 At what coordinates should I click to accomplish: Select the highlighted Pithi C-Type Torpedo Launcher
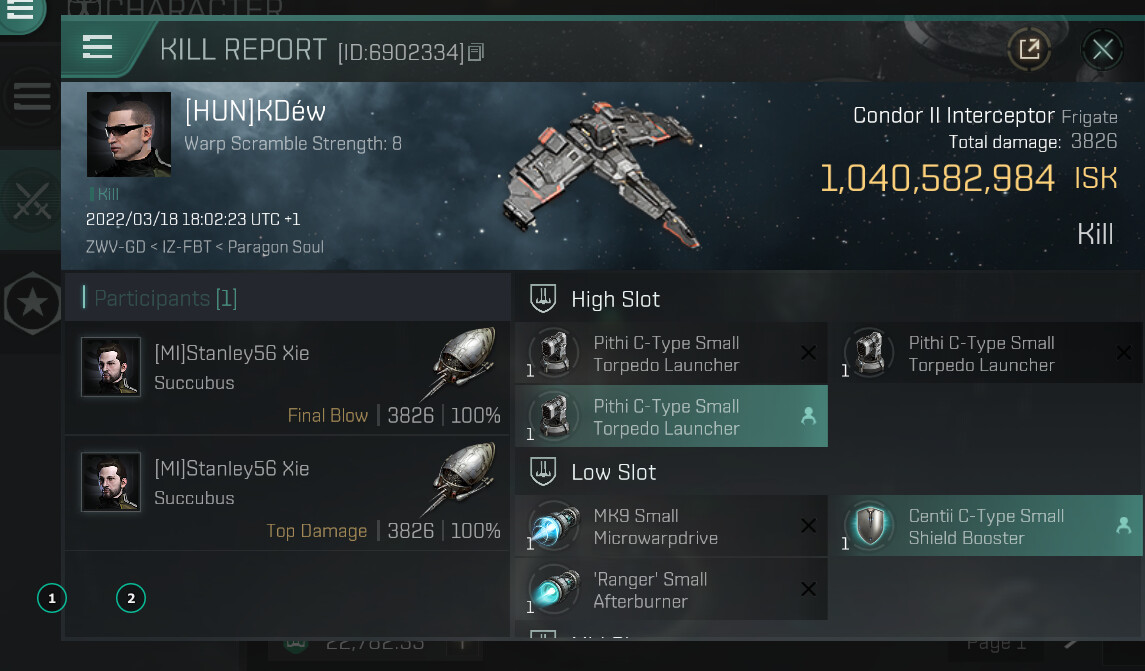pos(671,417)
